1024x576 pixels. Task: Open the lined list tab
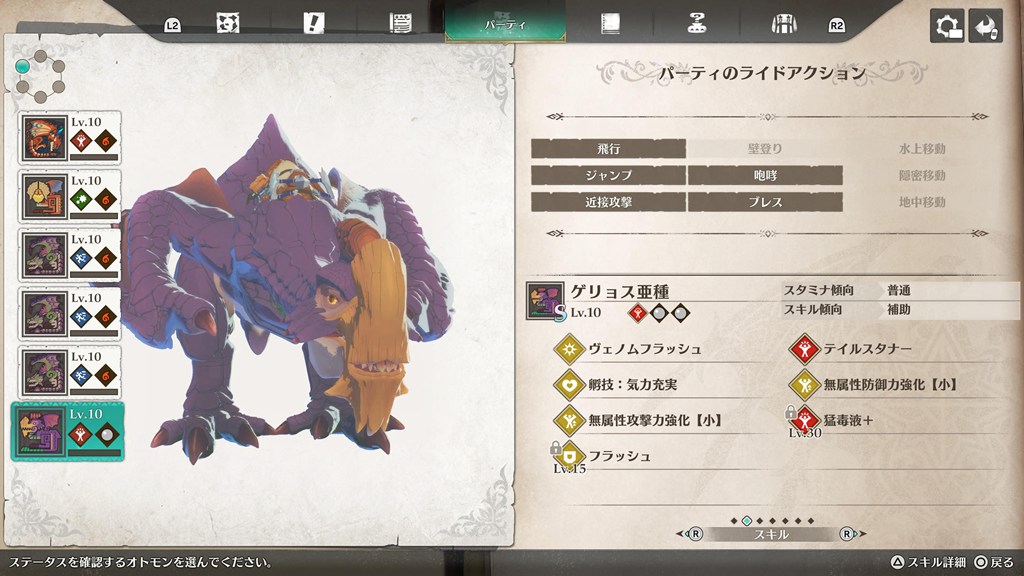click(x=402, y=23)
